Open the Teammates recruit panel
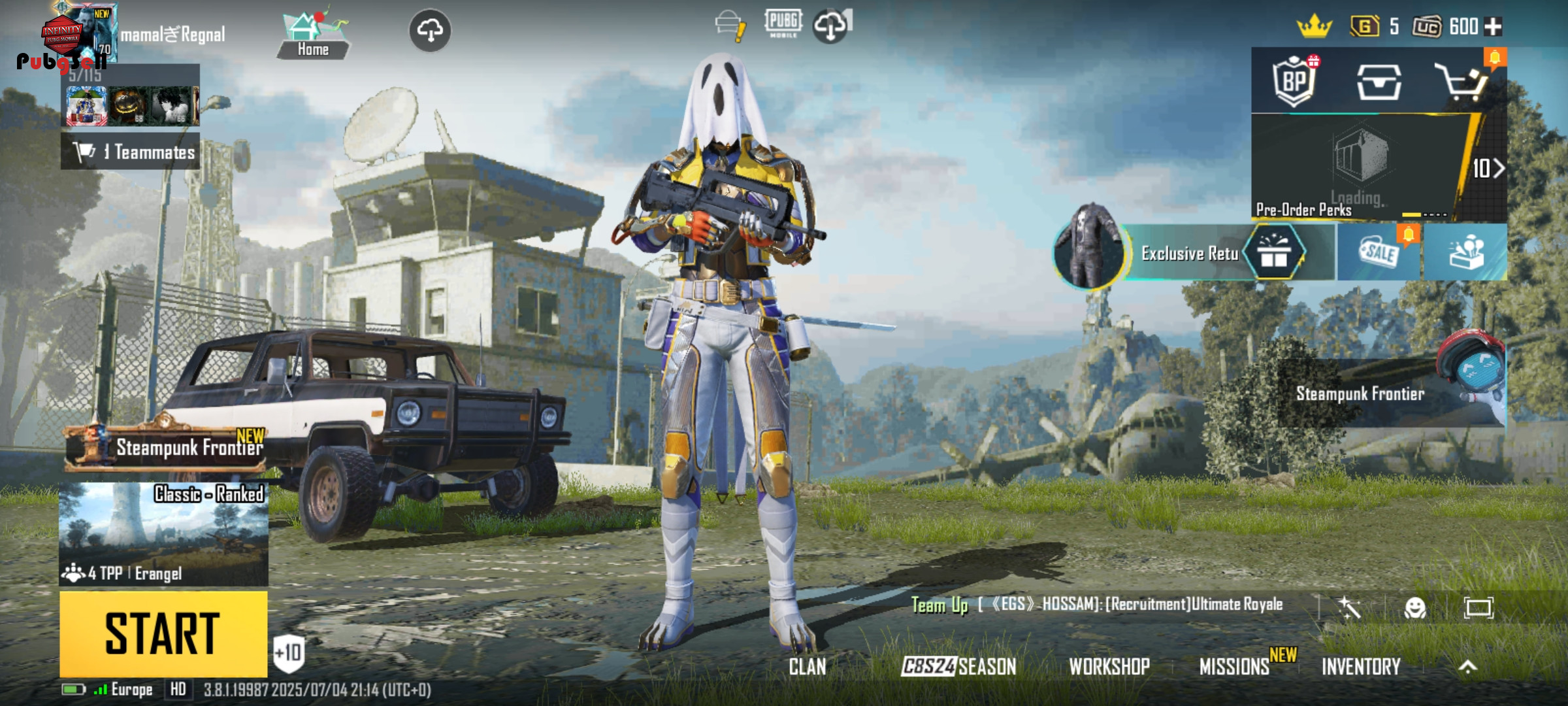Screen dimensions: 1568x706 coord(131,152)
